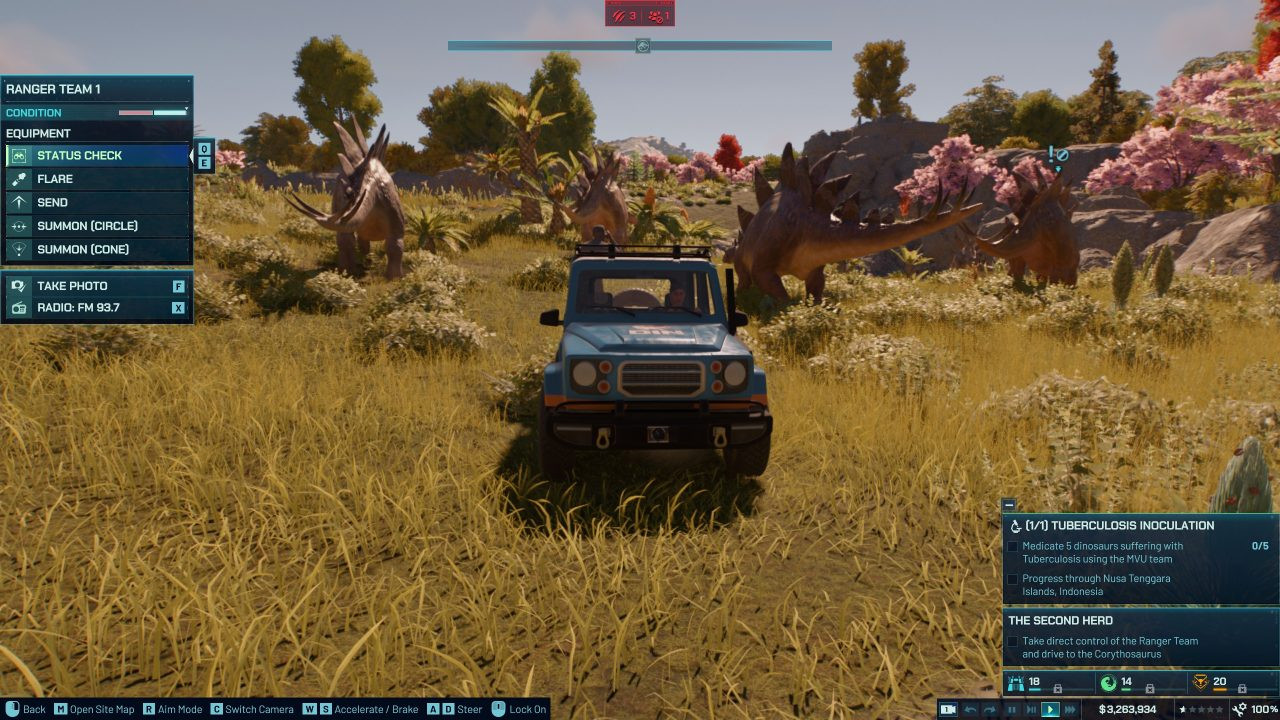Screen dimensions: 1280x720
Task: Click the undo arrow button
Action: 970,710
